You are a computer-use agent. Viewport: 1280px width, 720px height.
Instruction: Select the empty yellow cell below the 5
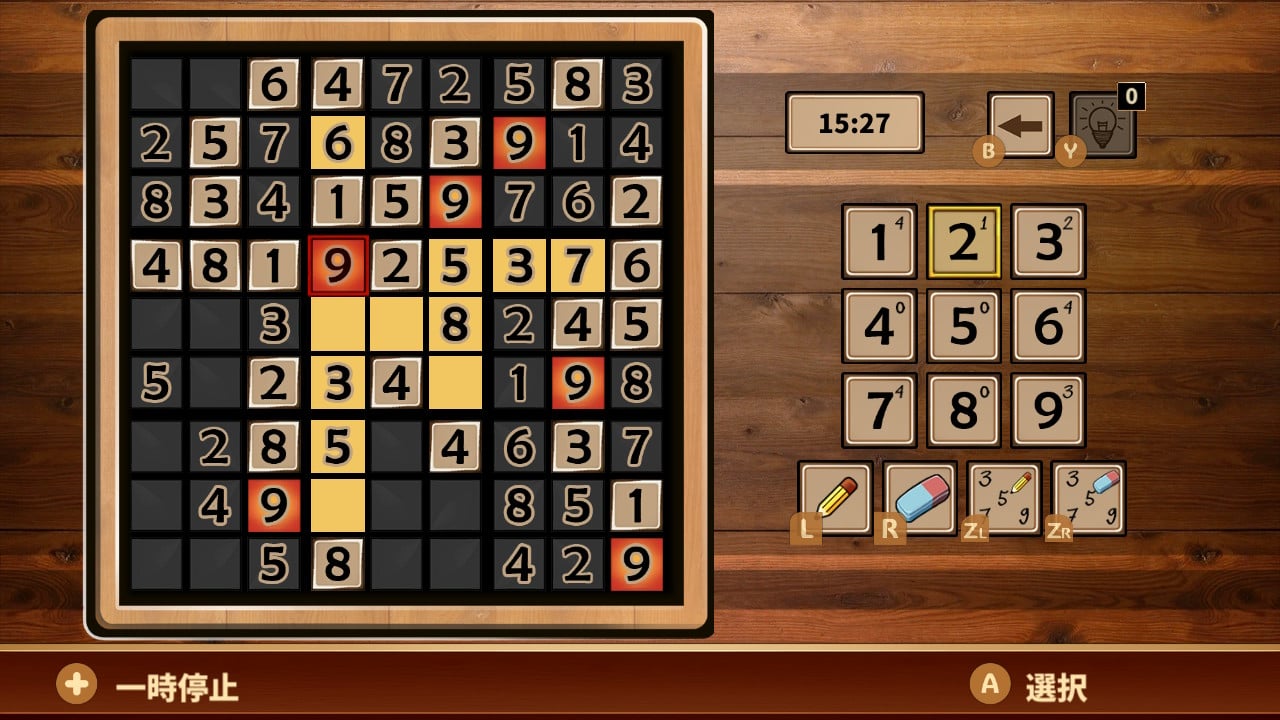(x=340, y=505)
